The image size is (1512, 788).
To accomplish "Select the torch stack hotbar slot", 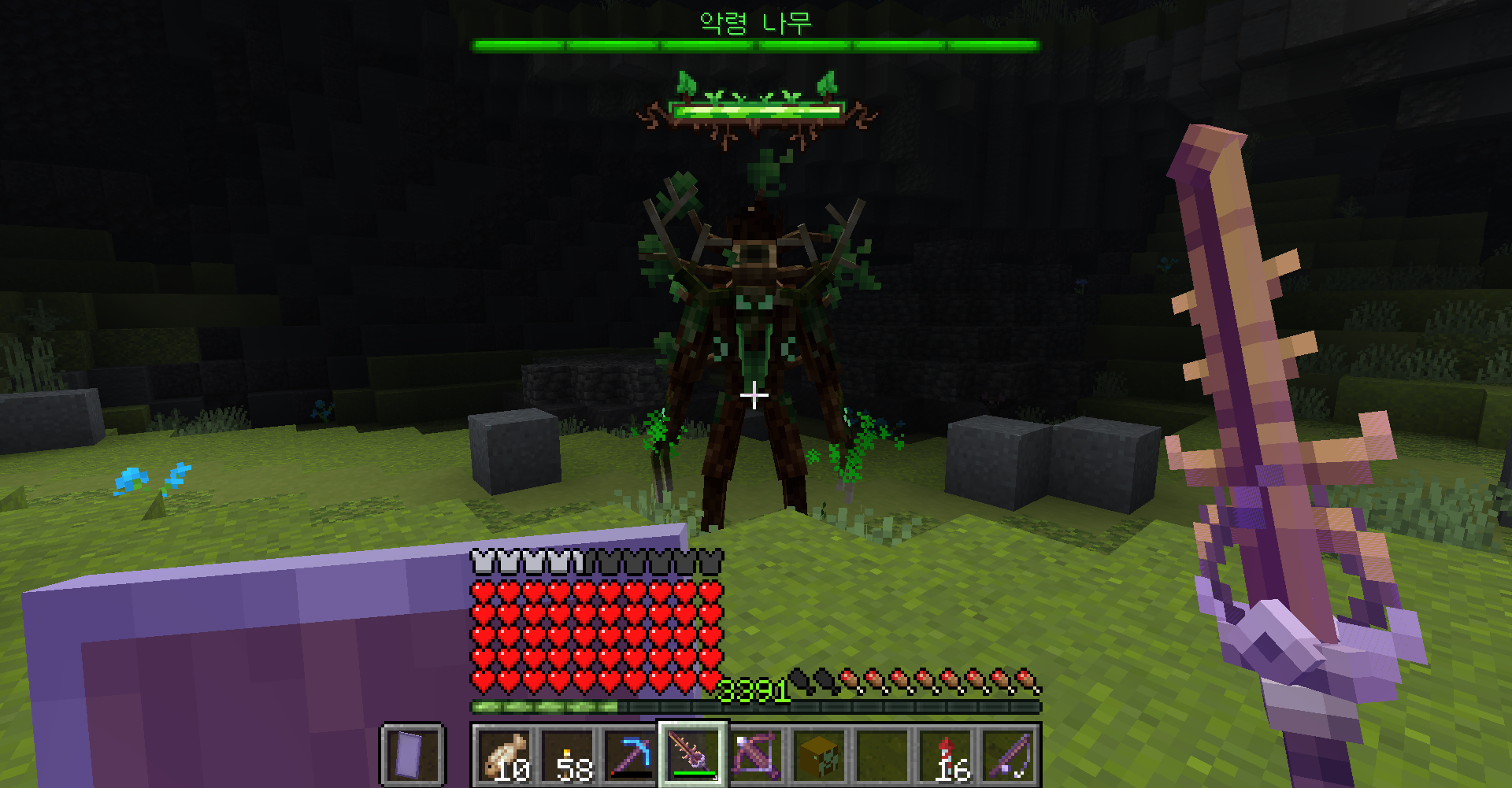I will point(567,755).
